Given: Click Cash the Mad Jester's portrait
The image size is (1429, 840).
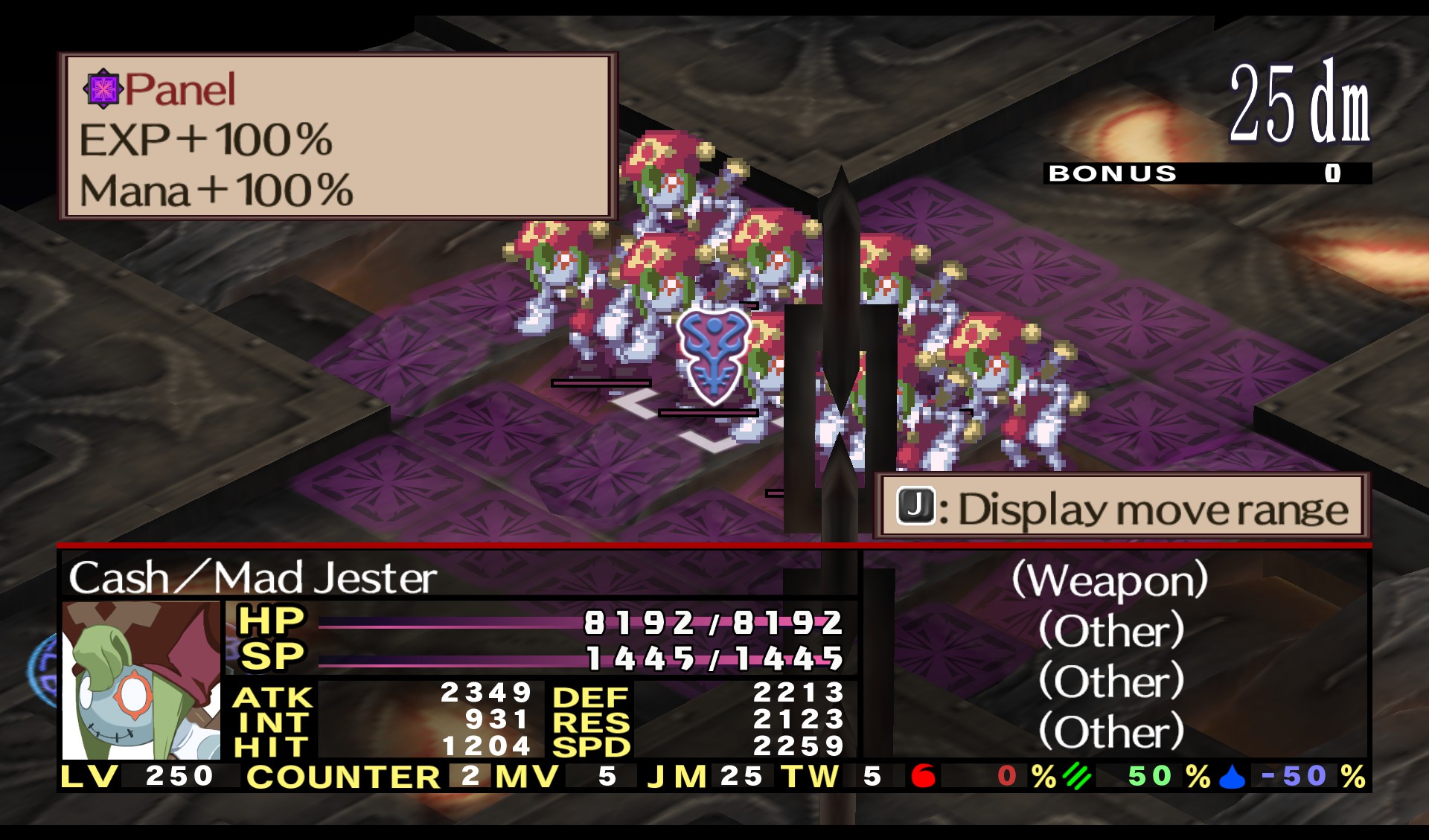Looking at the screenshot, I should [141, 681].
